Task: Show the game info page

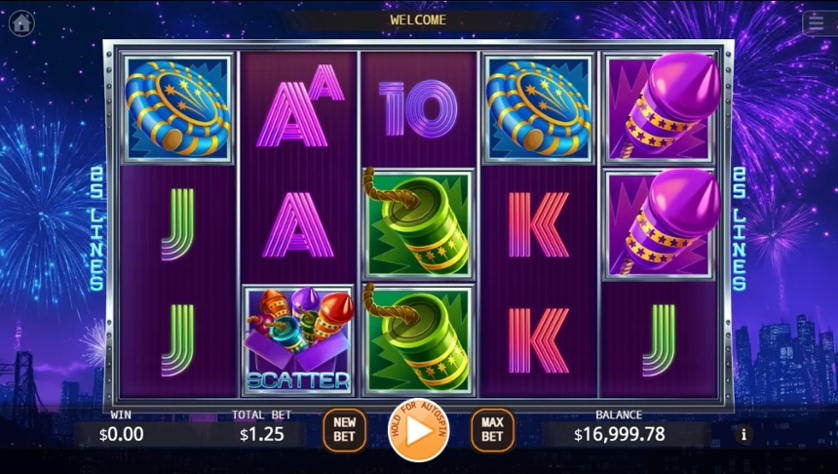Action: point(743,434)
